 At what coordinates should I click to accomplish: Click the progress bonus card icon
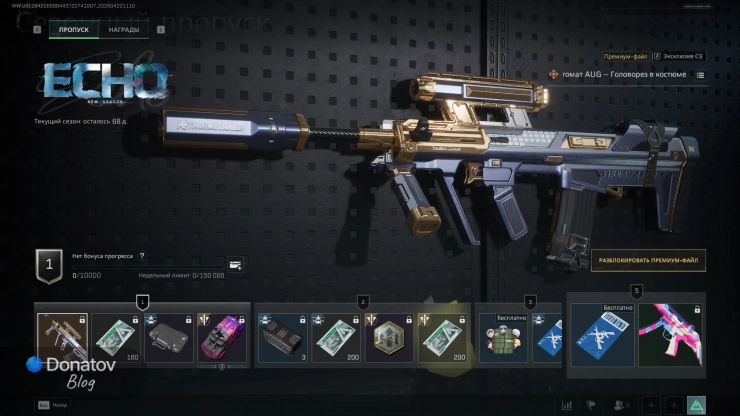pyautogui.click(x=235, y=265)
